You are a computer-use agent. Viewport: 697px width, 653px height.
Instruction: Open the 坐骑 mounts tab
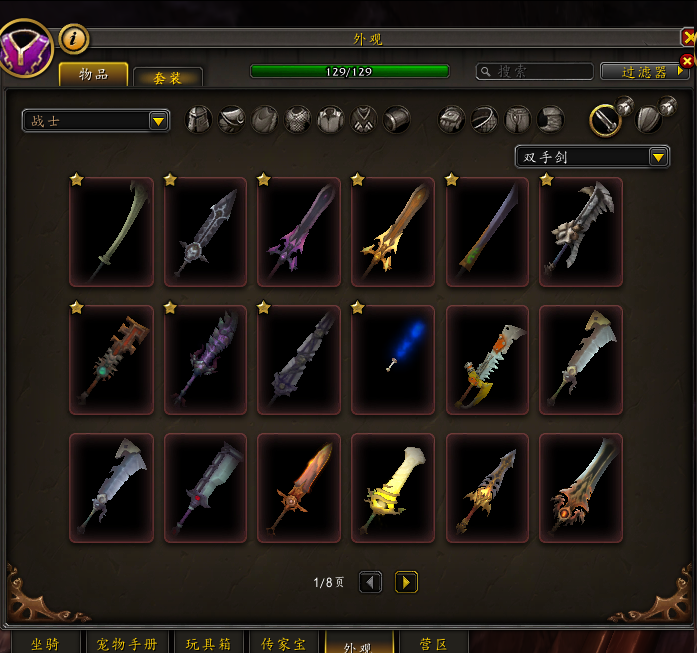(x=43, y=643)
